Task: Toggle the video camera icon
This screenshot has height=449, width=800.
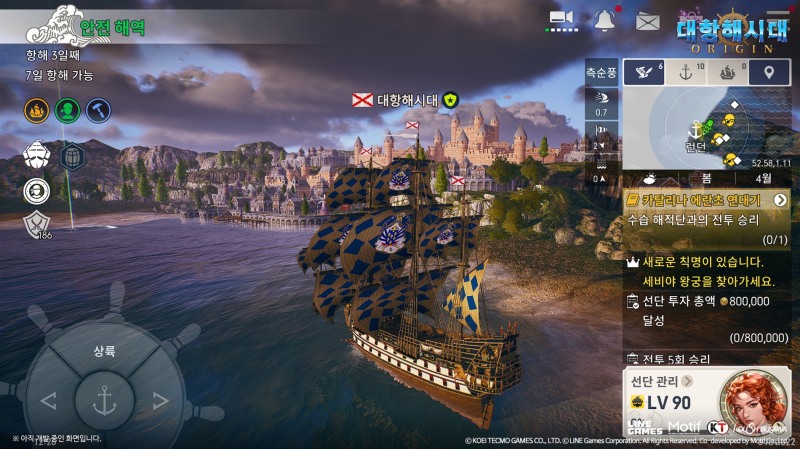Action: [x=562, y=18]
